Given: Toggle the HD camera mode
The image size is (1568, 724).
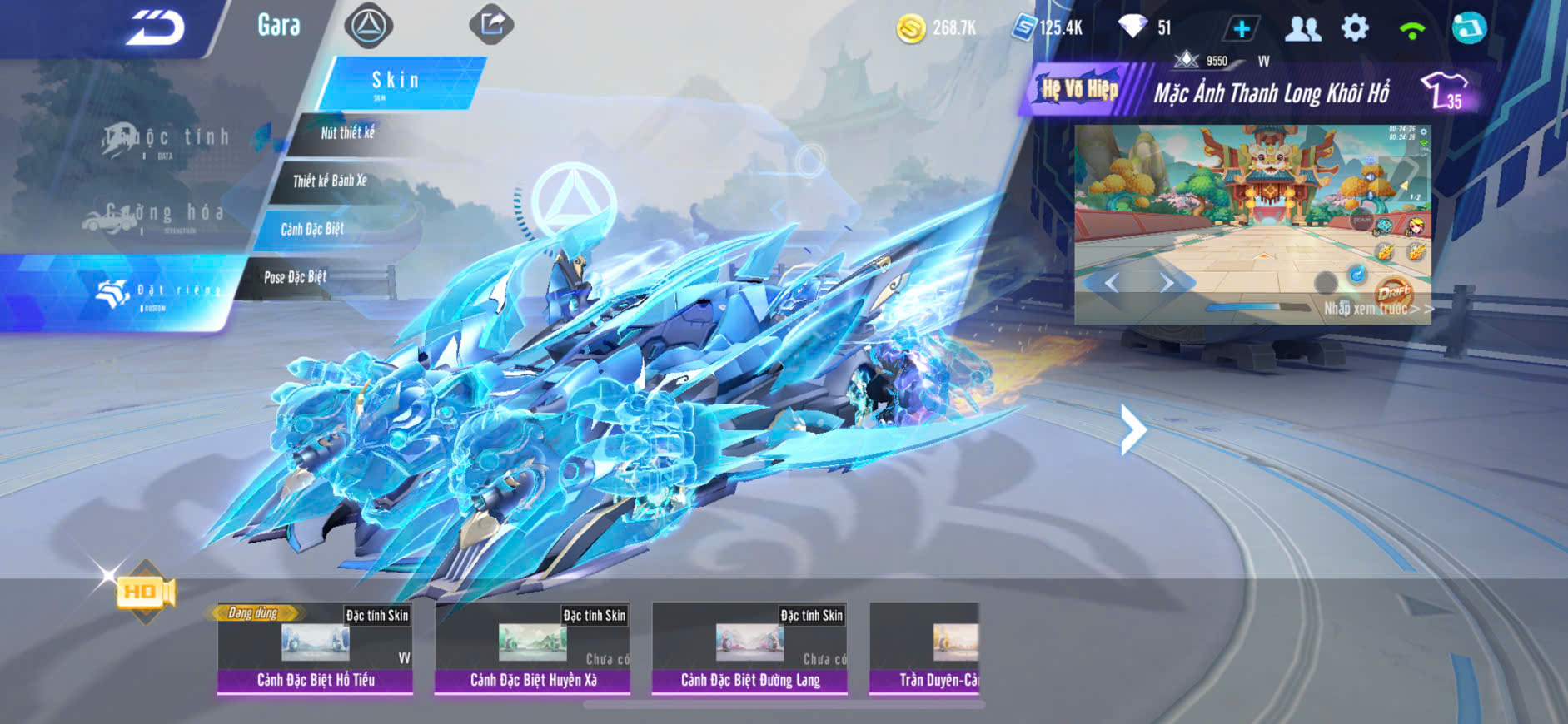Looking at the screenshot, I should pos(146,592).
